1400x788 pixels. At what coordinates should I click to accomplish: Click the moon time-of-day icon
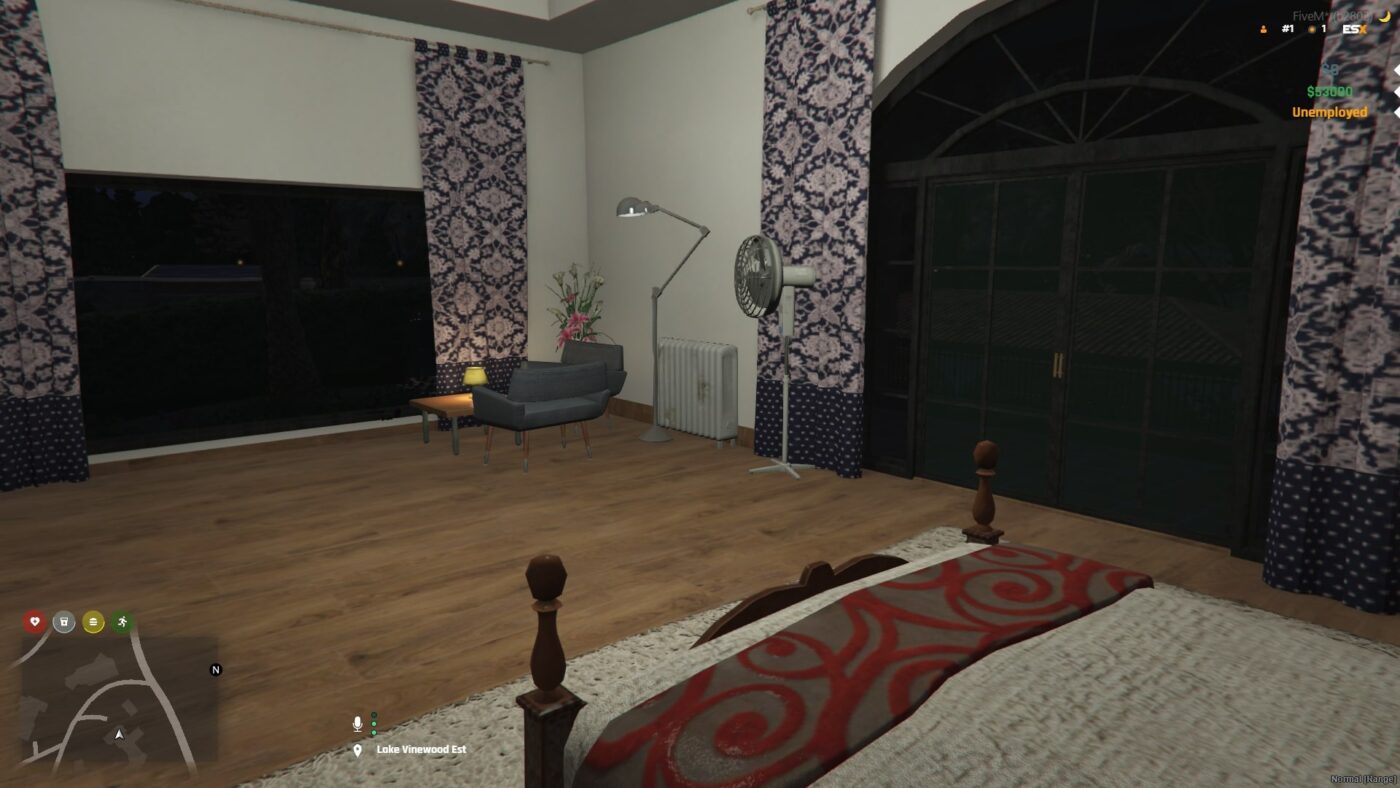(x=1385, y=17)
